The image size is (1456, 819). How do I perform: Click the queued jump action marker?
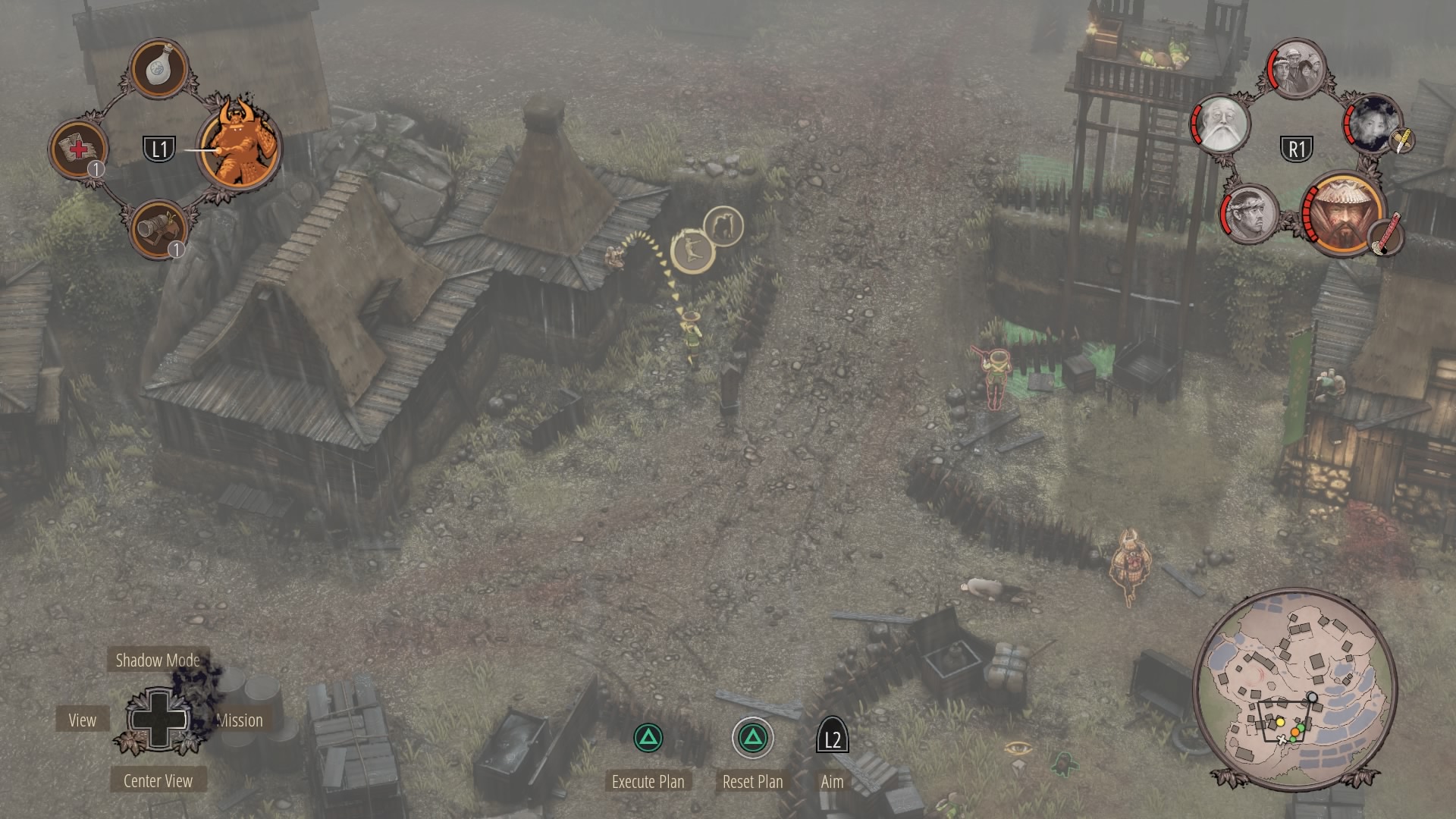[692, 251]
